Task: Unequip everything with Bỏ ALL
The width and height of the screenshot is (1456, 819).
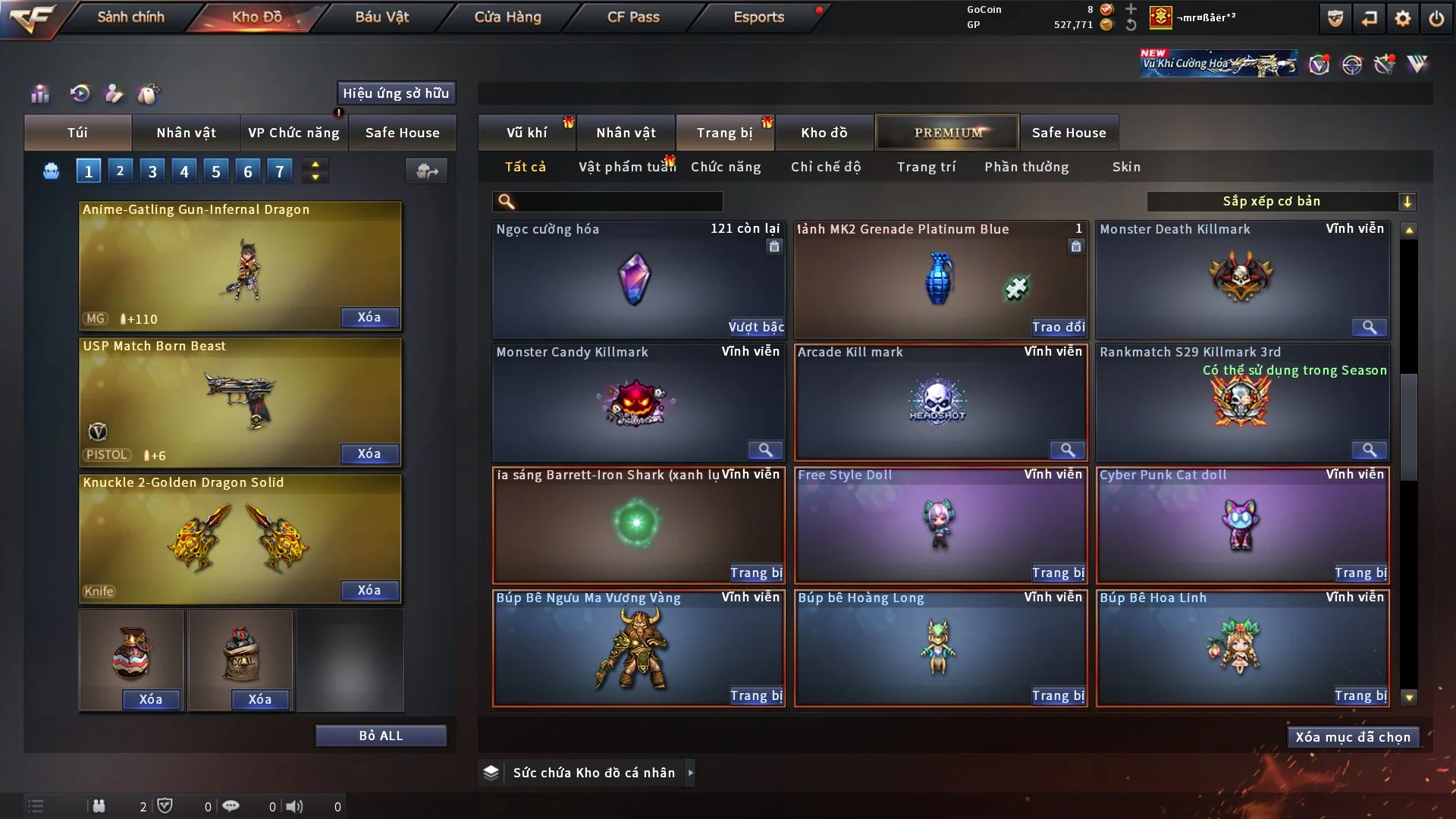Action: (381, 736)
